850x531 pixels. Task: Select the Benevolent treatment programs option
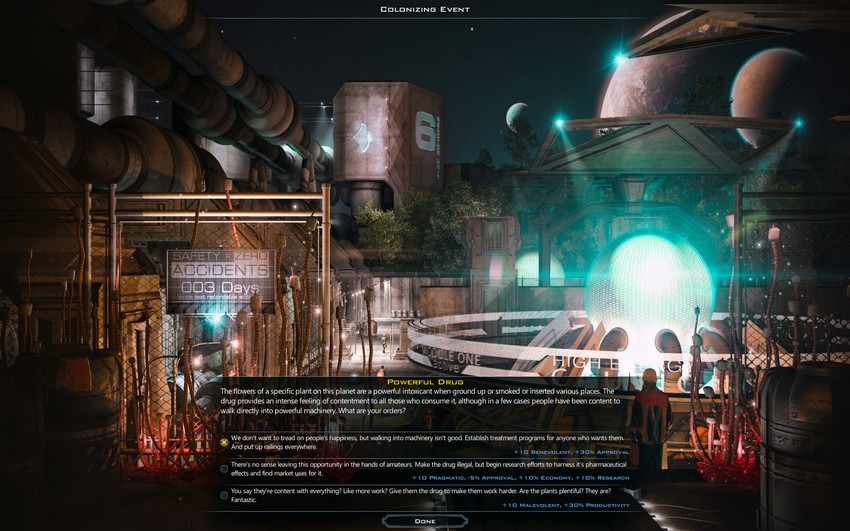pyautogui.click(x=225, y=441)
